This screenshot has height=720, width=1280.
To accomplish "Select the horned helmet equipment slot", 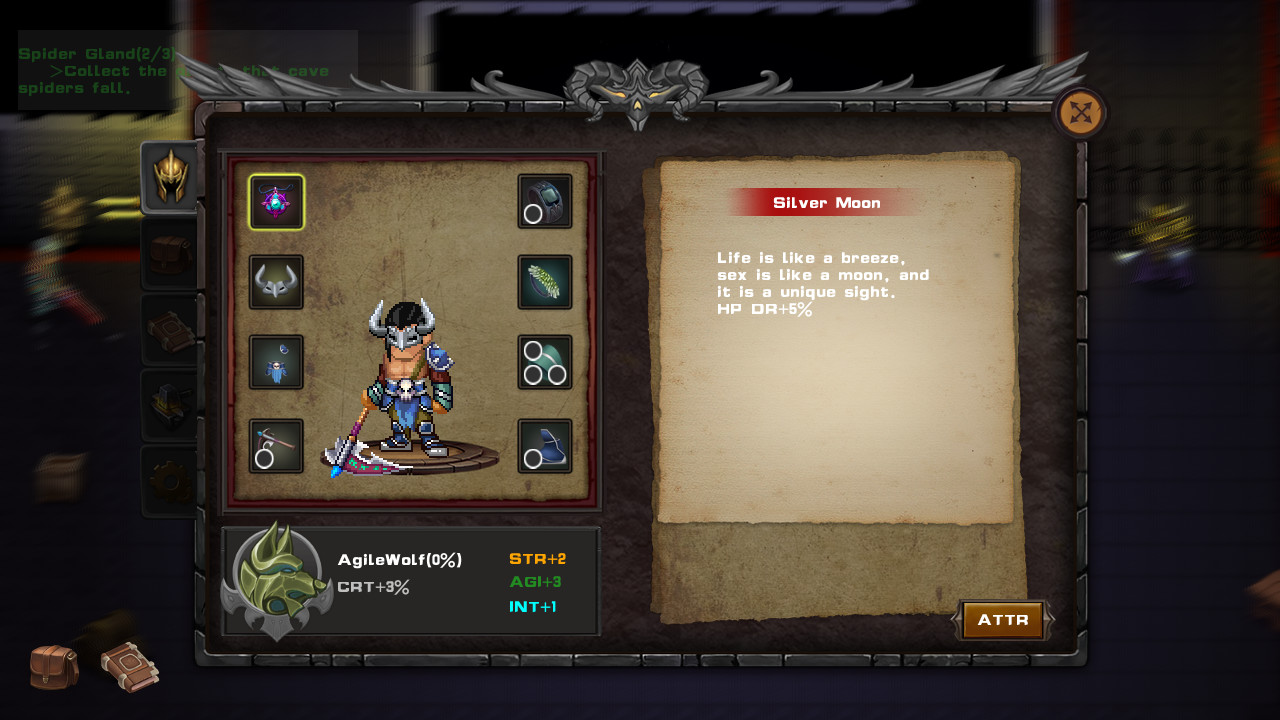I will 276,282.
